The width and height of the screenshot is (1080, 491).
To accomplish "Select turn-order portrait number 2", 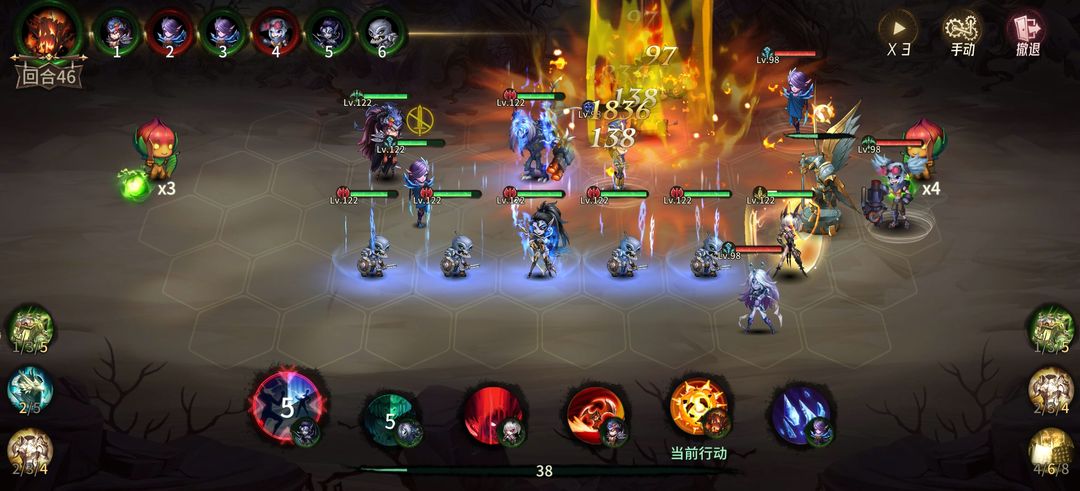I will click(169, 32).
